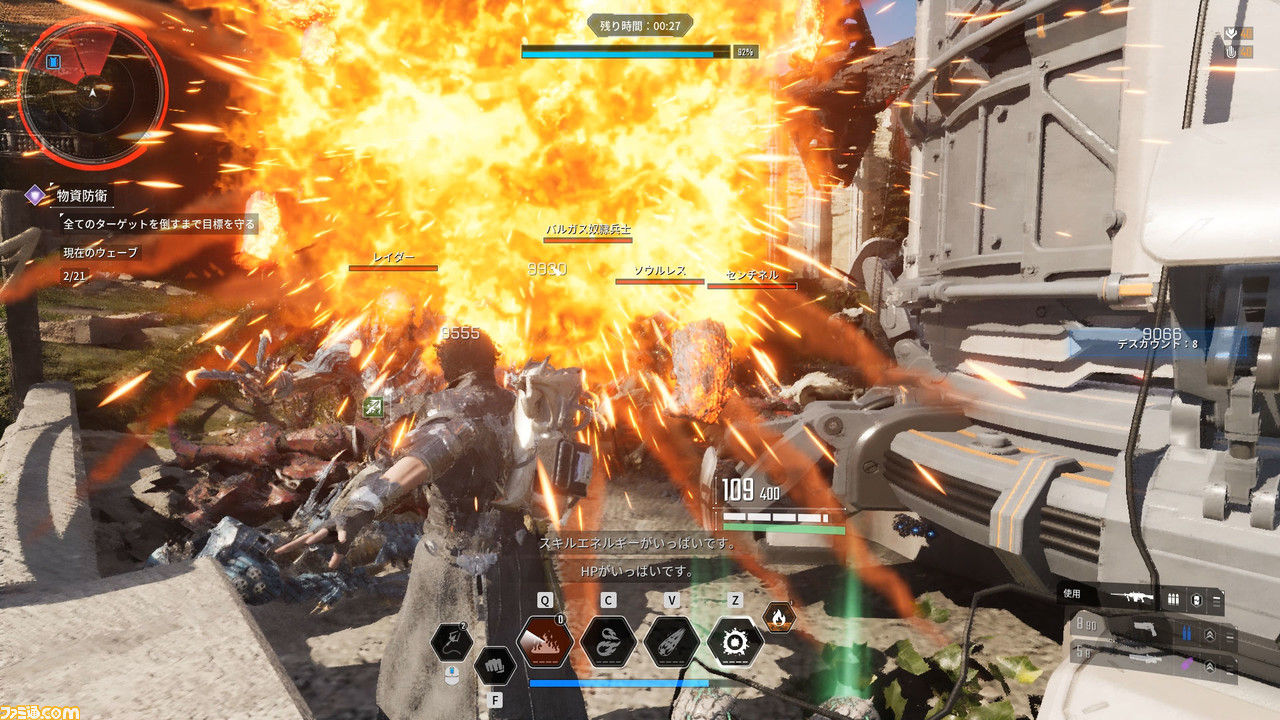Activate the grappling hook icon

tap(452, 641)
